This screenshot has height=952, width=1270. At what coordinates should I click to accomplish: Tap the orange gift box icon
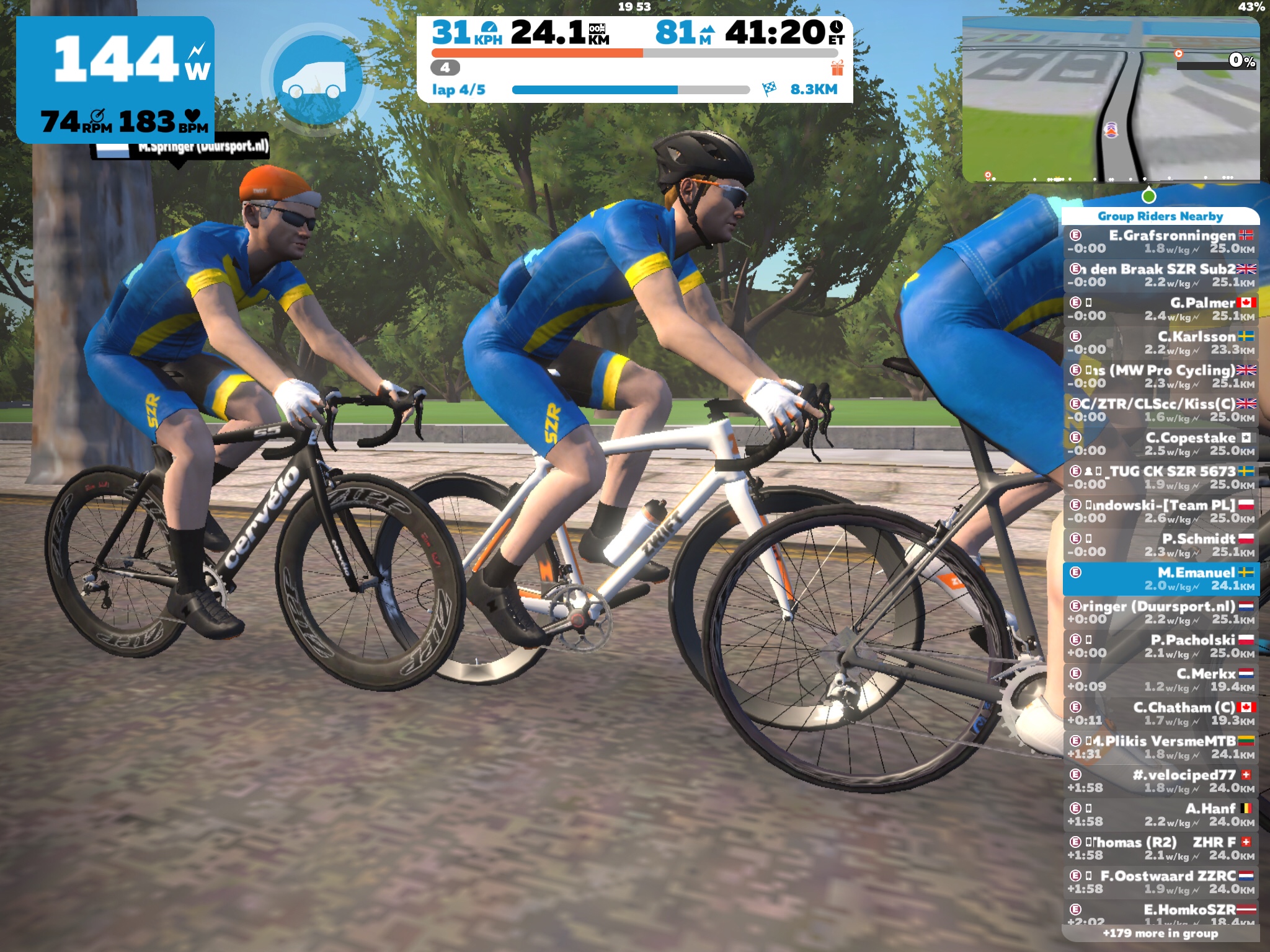click(837, 68)
